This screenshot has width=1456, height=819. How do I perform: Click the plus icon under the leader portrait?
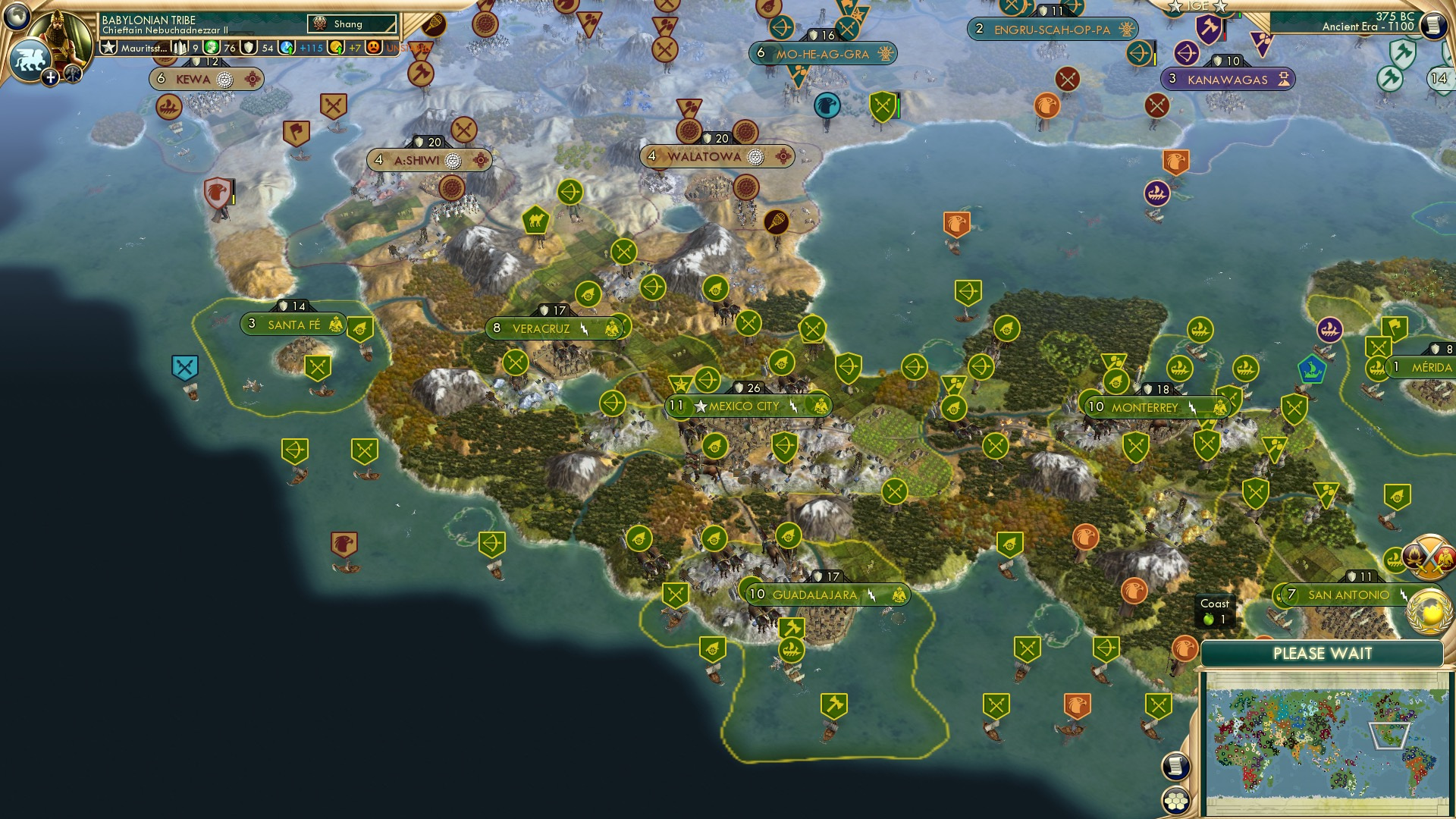[x=50, y=77]
